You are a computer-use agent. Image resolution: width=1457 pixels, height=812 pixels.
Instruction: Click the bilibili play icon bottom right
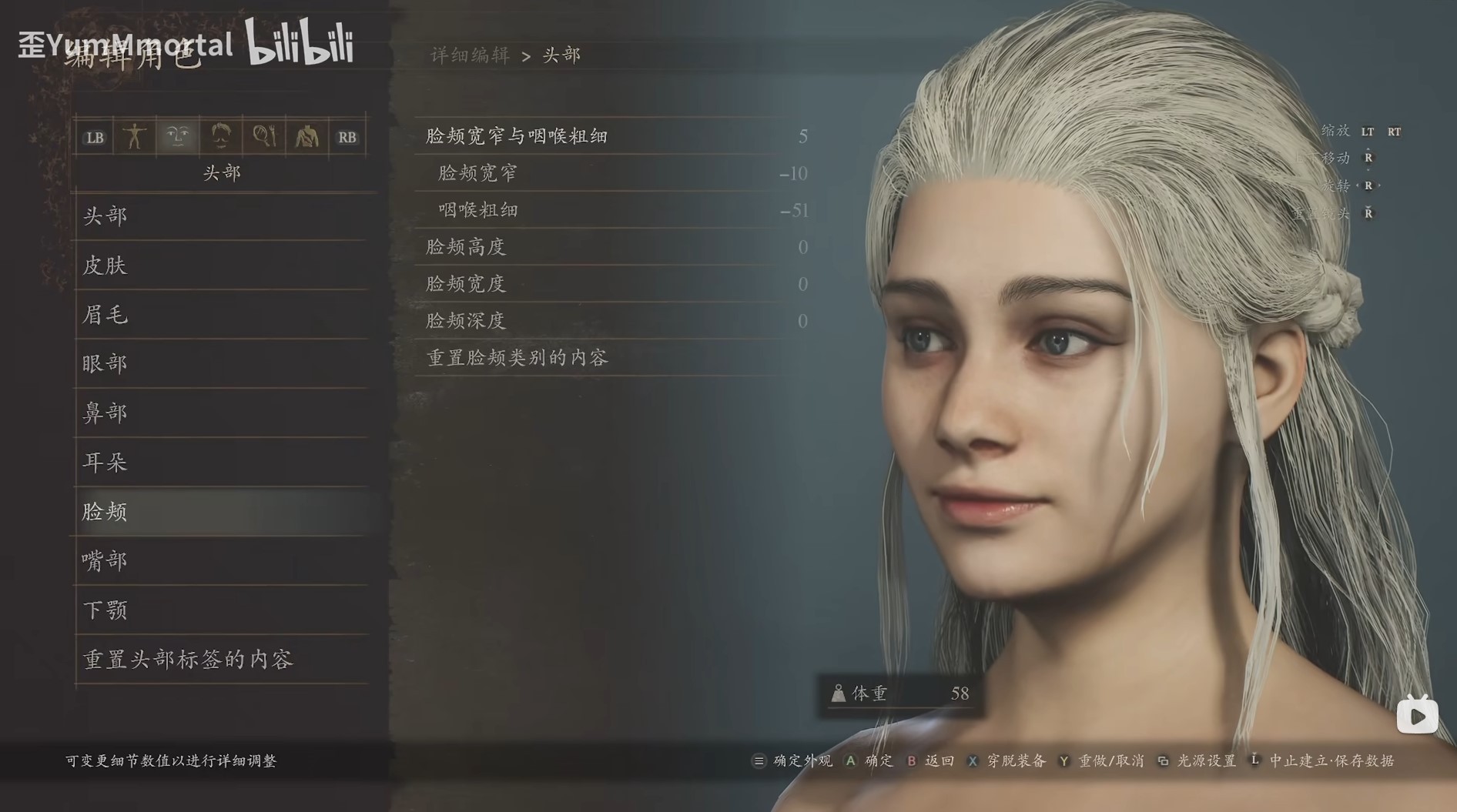pyautogui.click(x=1416, y=715)
